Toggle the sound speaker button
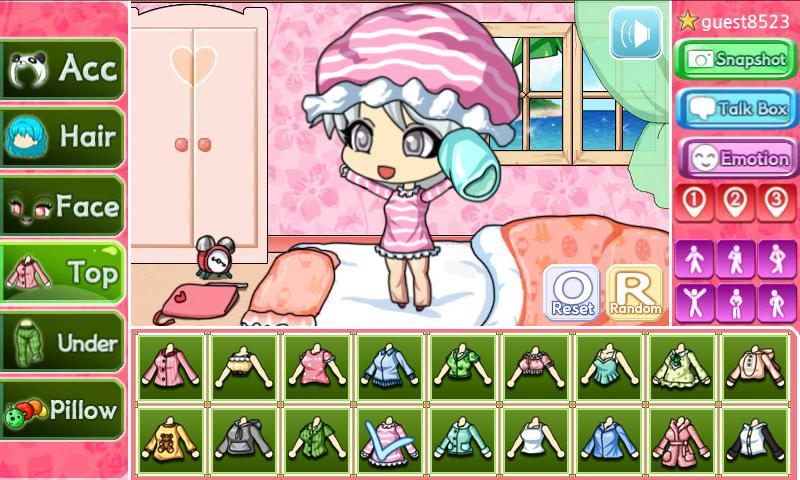The image size is (800, 480). pyautogui.click(x=636, y=33)
